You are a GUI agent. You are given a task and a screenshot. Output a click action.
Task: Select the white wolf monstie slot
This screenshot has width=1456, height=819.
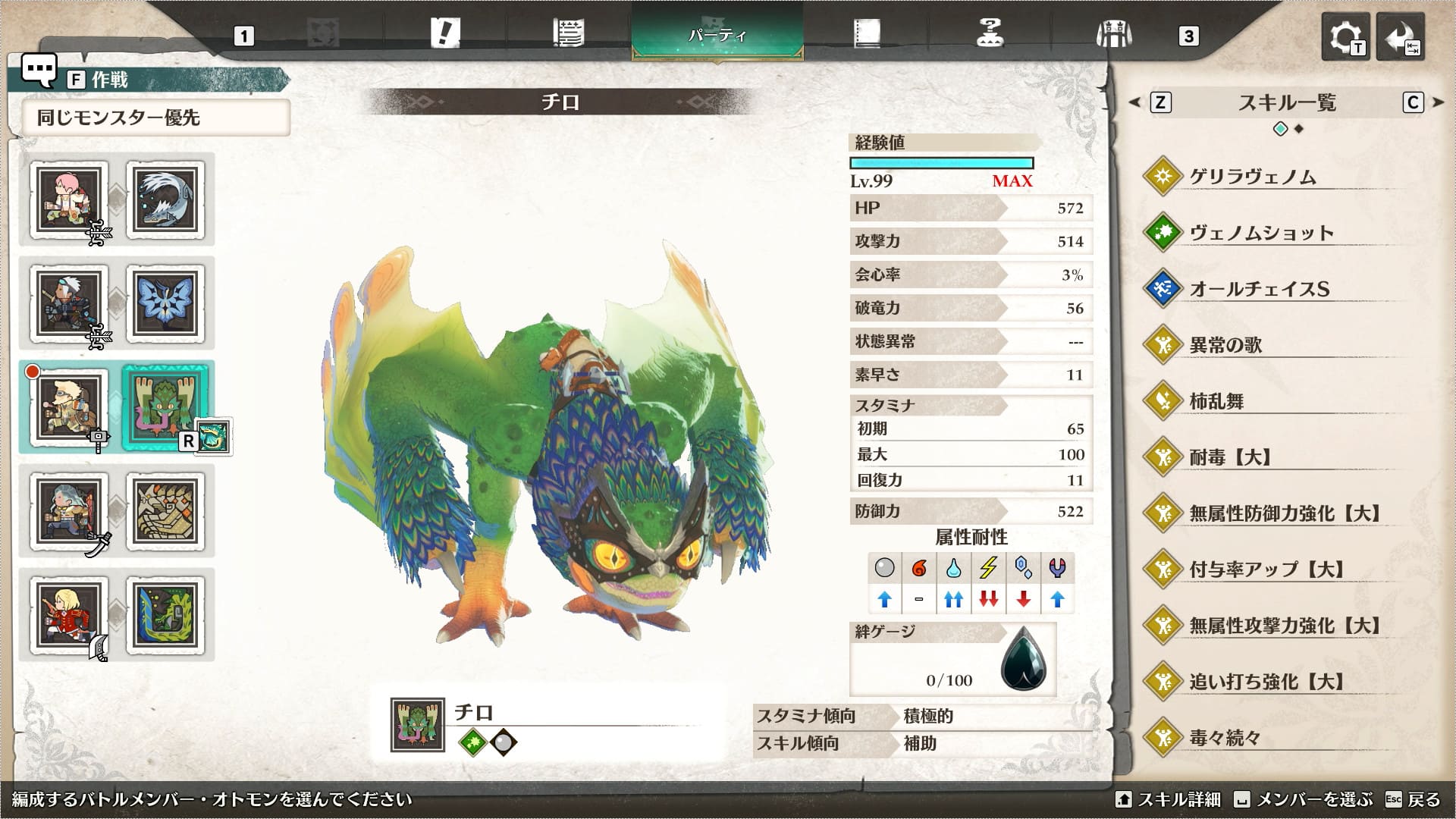(165, 199)
